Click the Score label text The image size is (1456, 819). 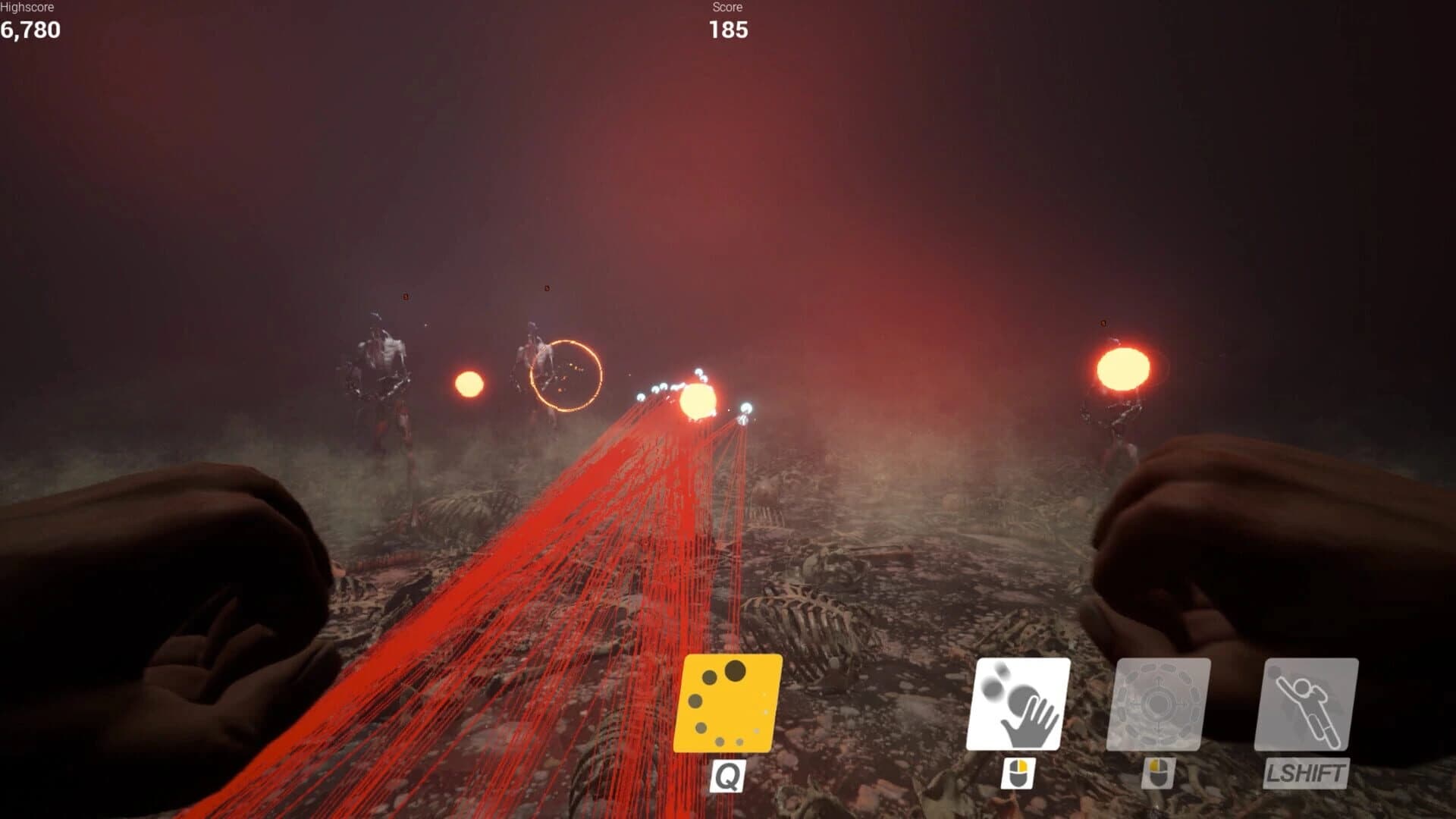click(x=726, y=8)
